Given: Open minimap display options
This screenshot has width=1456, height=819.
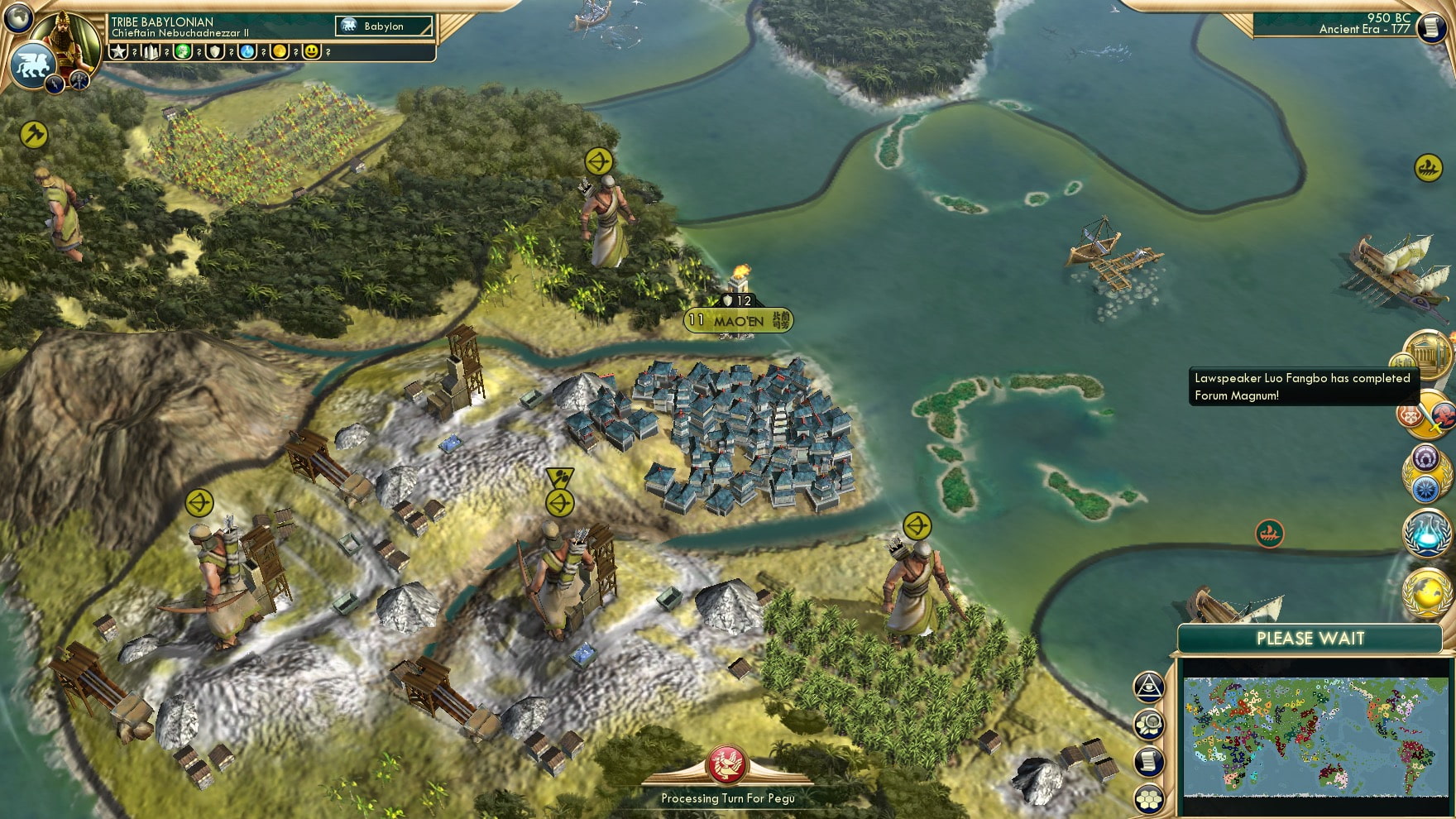Looking at the screenshot, I should point(1149,723).
